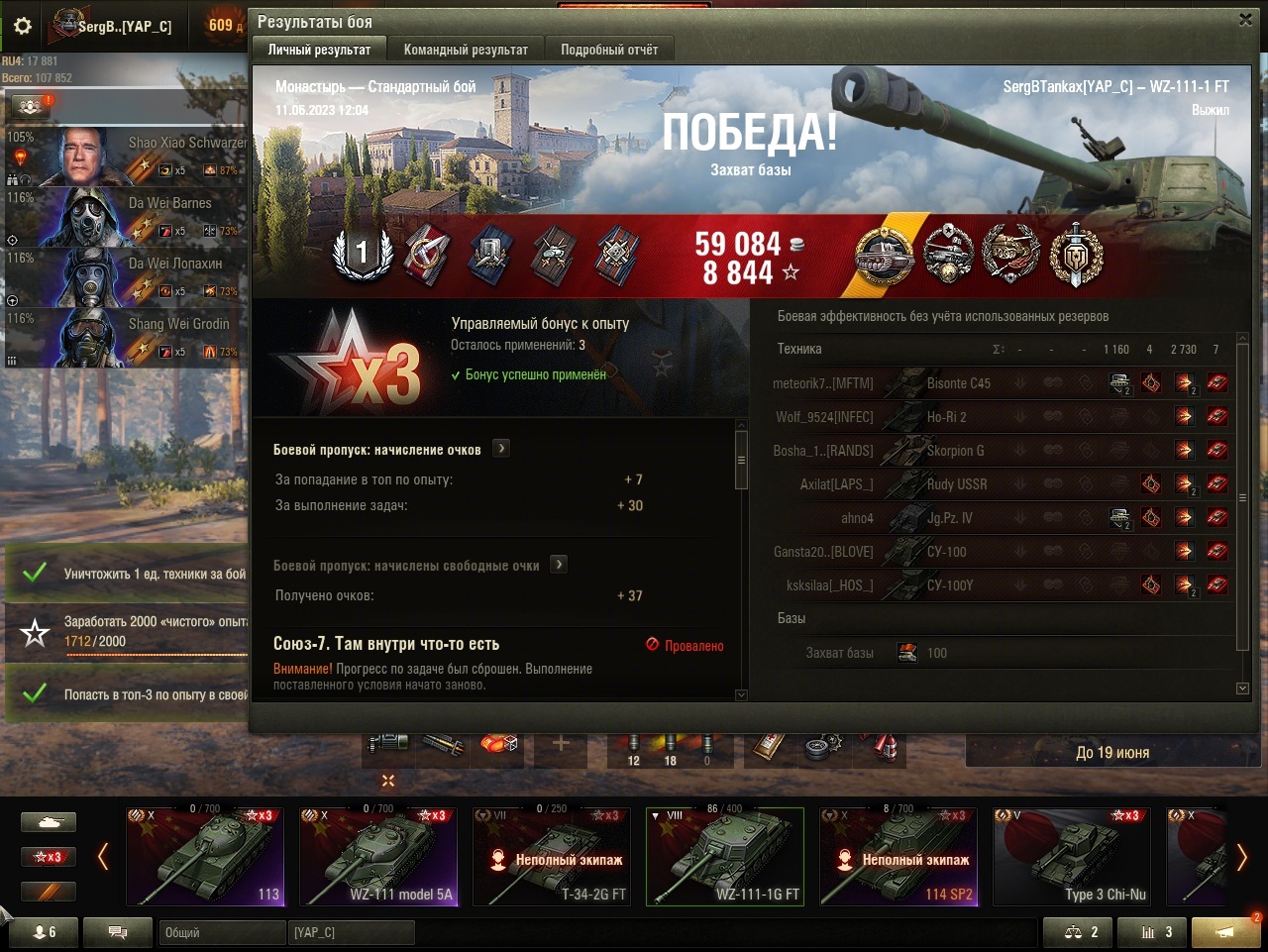This screenshot has width=1268, height=952.
Task: Select the Type 3 Chi-Nu tank
Action: click(1072, 856)
